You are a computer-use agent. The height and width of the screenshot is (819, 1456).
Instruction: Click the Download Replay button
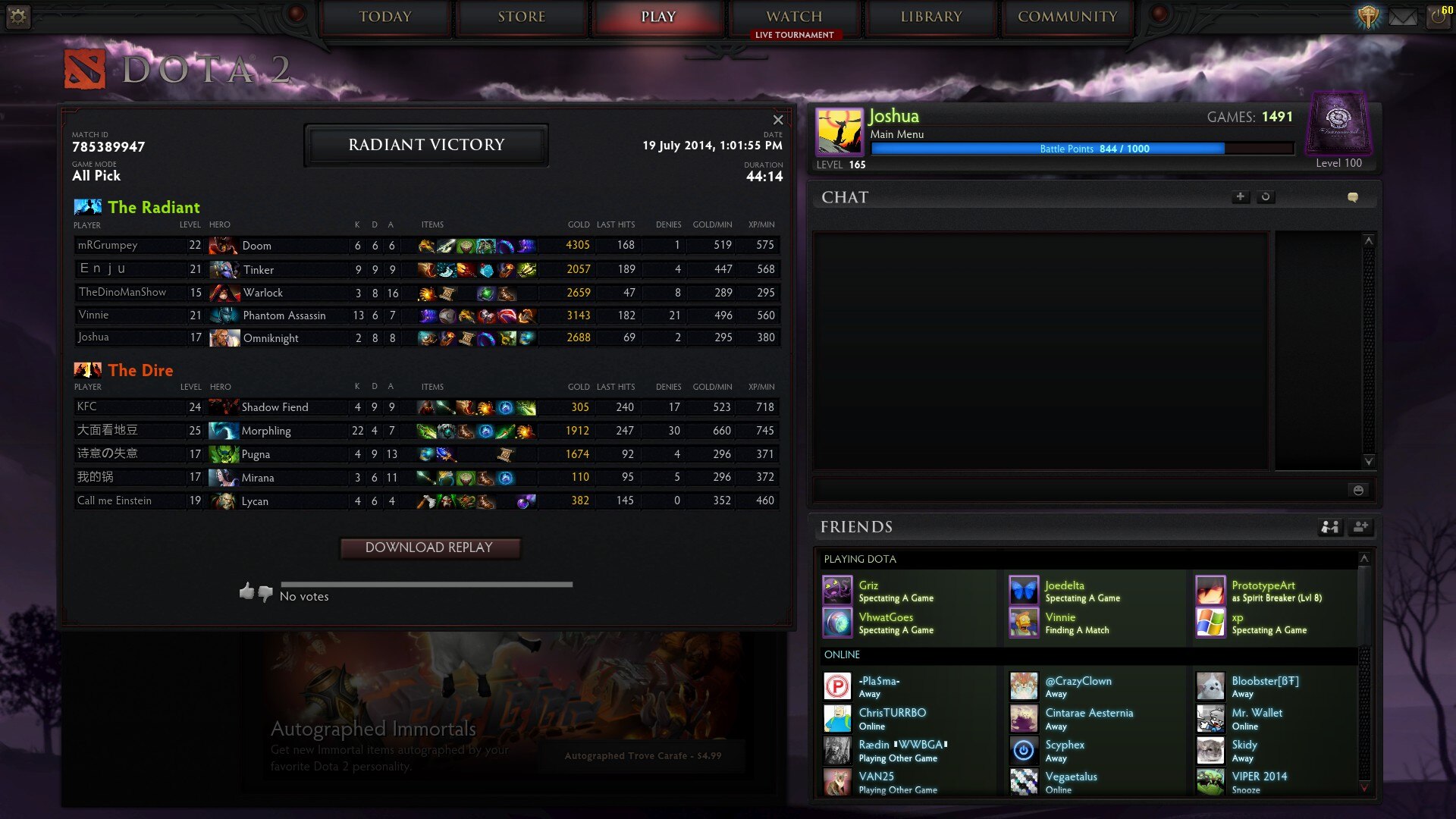(x=429, y=548)
